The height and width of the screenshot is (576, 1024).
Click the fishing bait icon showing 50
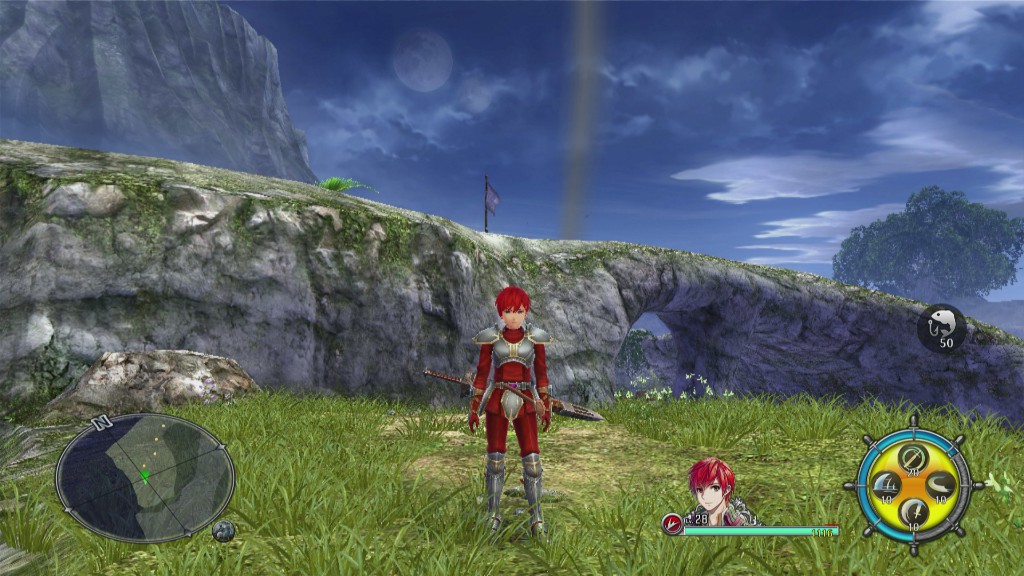point(942,328)
